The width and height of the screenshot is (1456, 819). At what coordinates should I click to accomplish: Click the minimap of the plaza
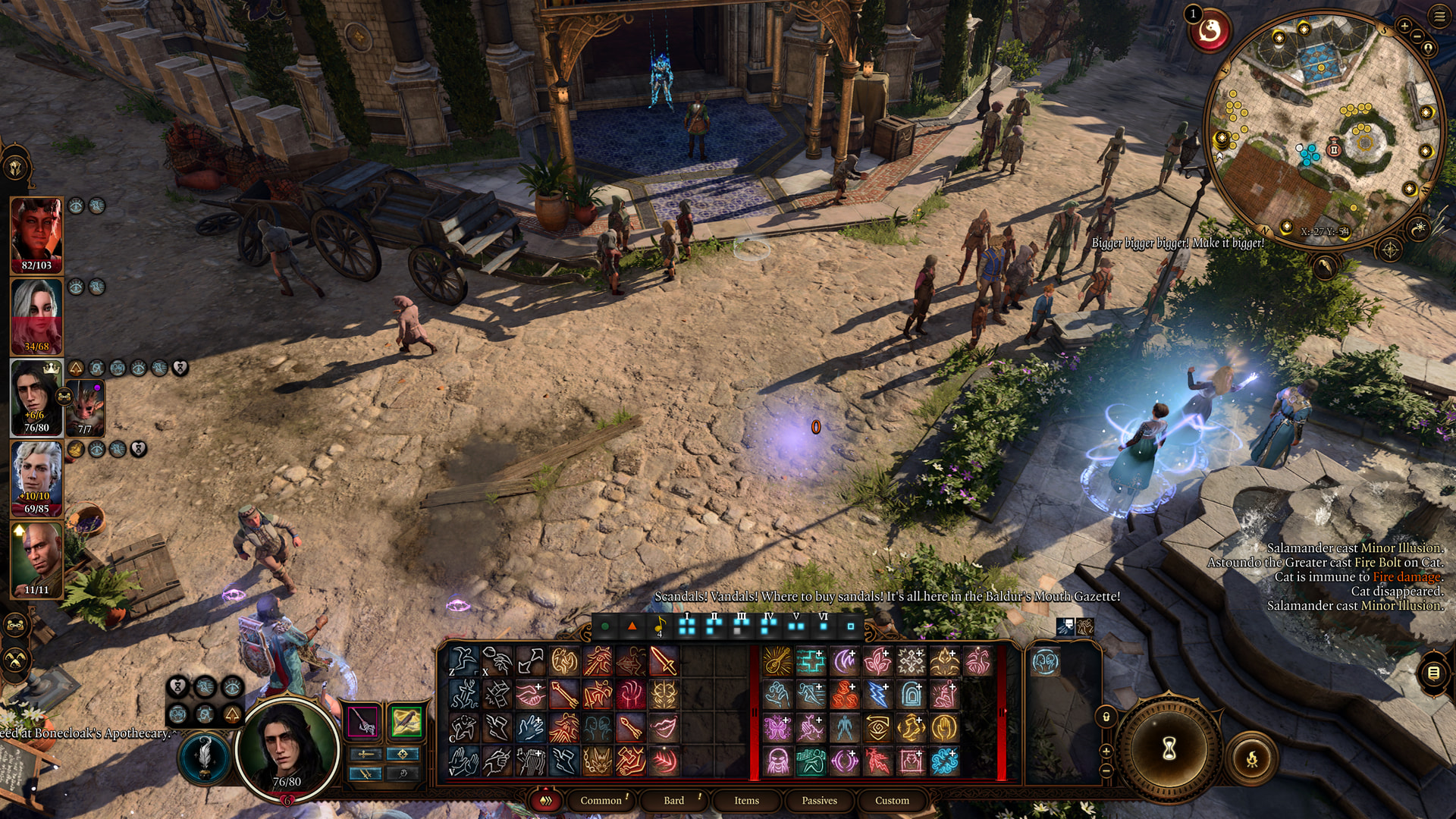(x=1323, y=129)
